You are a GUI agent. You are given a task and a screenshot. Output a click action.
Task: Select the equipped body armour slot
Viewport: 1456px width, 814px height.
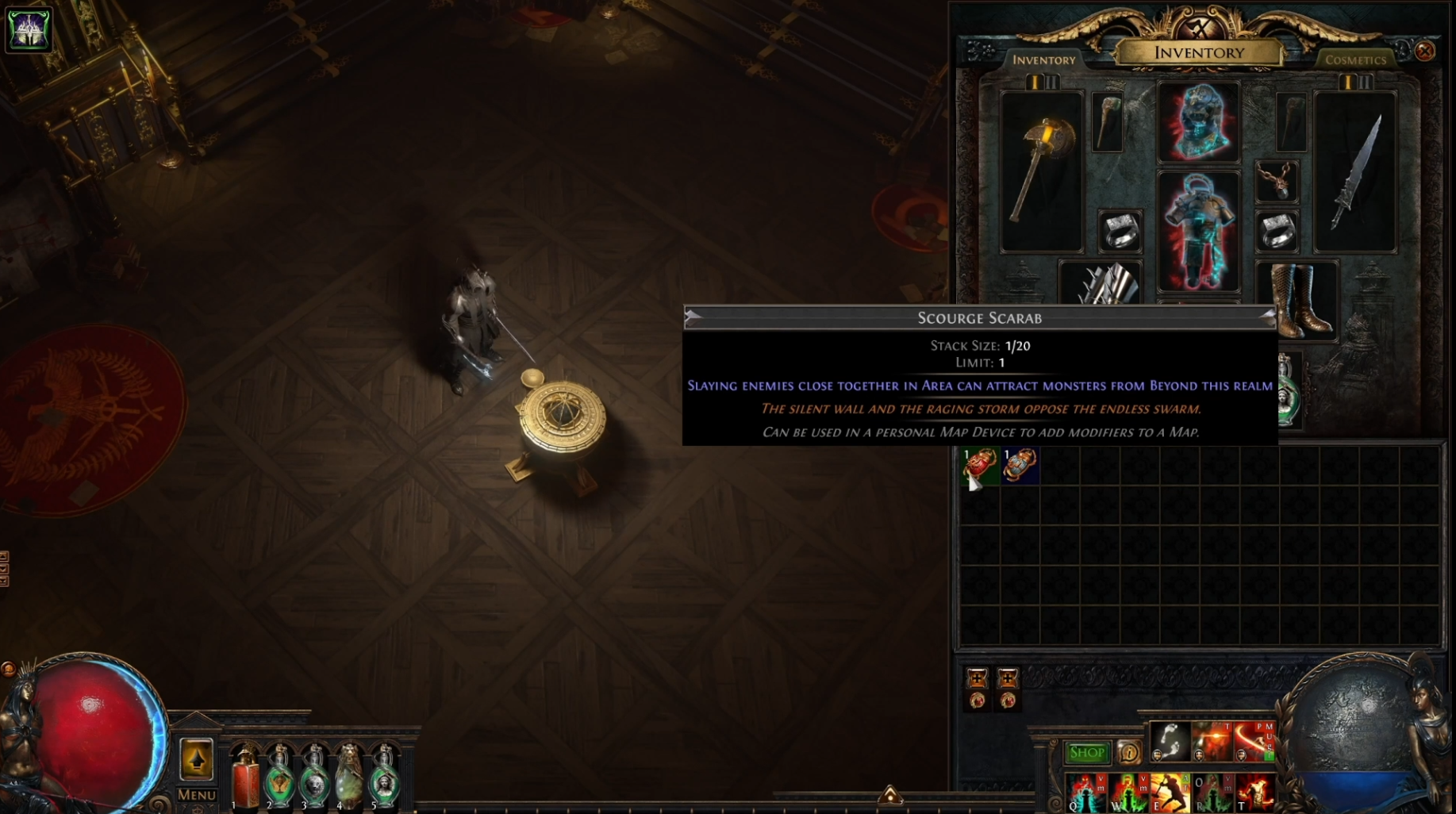(1198, 230)
